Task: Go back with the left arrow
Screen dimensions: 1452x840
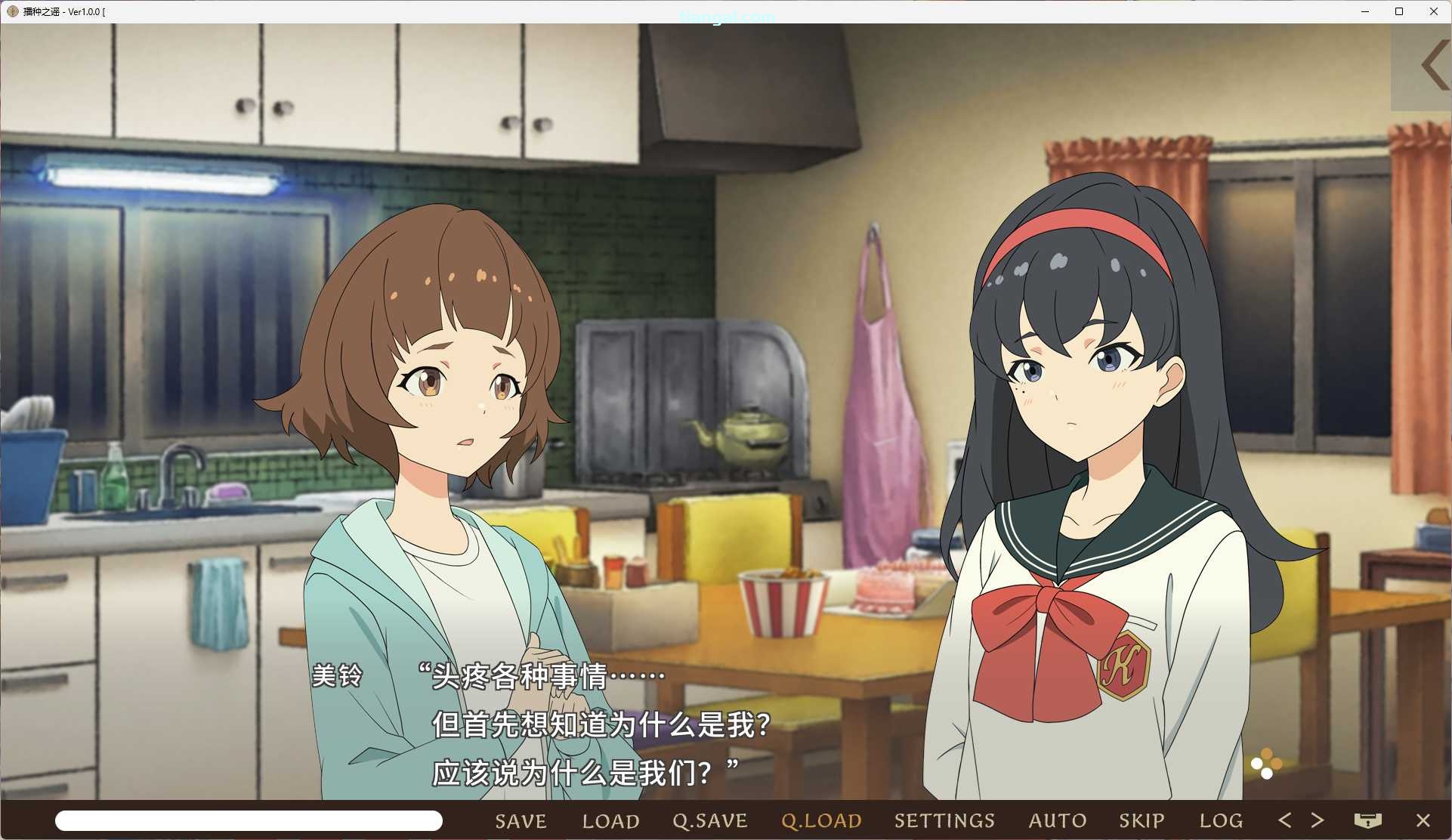Action: coord(1284,820)
